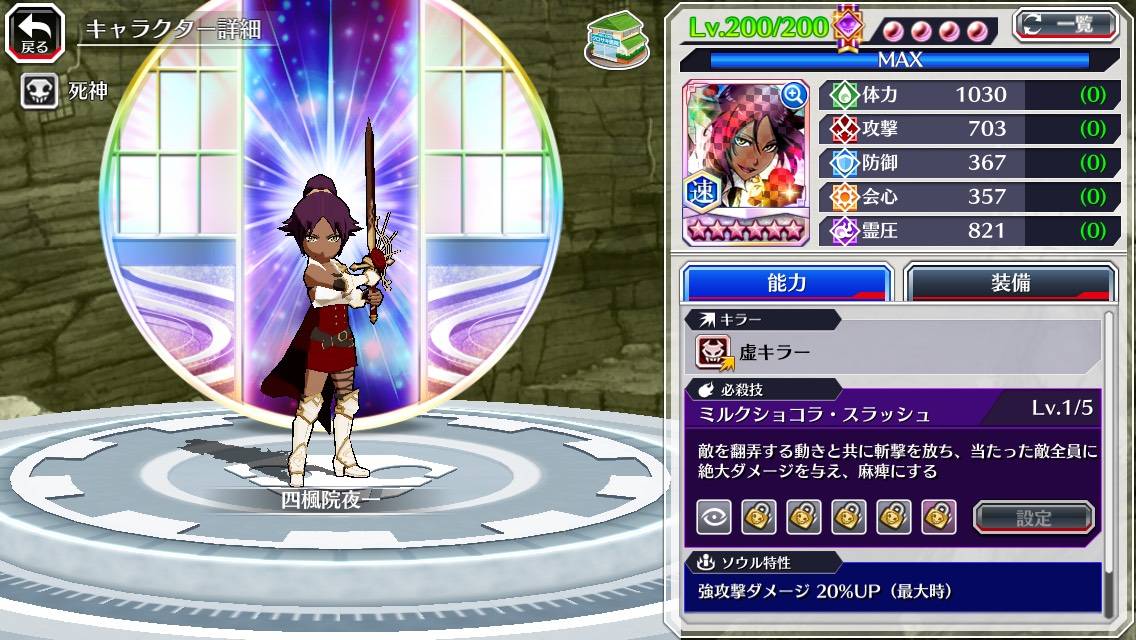Image resolution: width=1136 pixels, height=640 pixels.
Task: Tap the green building shop icon
Action: (615, 38)
